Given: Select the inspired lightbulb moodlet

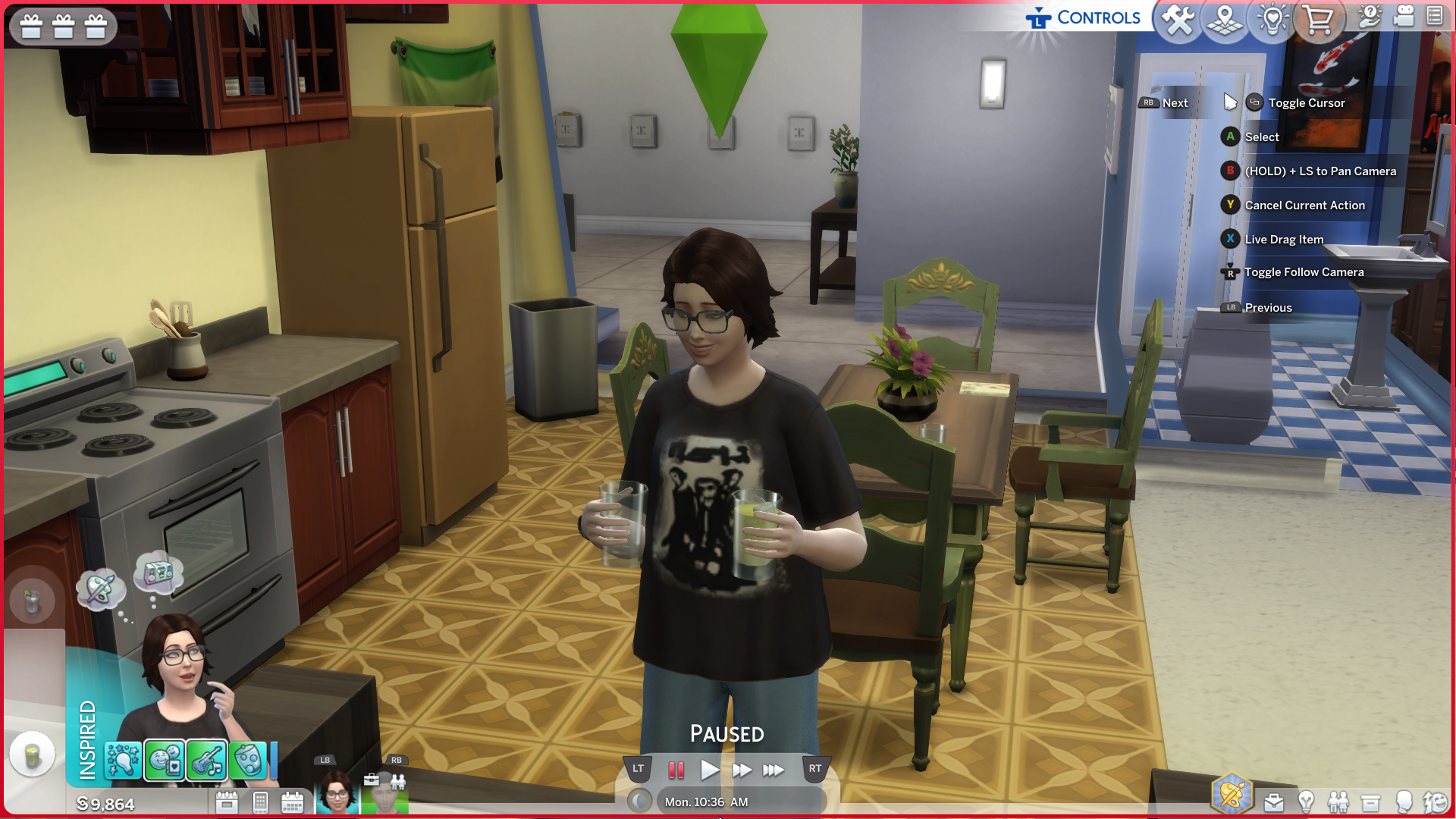Looking at the screenshot, I should pyautogui.click(x=123, y=760).
